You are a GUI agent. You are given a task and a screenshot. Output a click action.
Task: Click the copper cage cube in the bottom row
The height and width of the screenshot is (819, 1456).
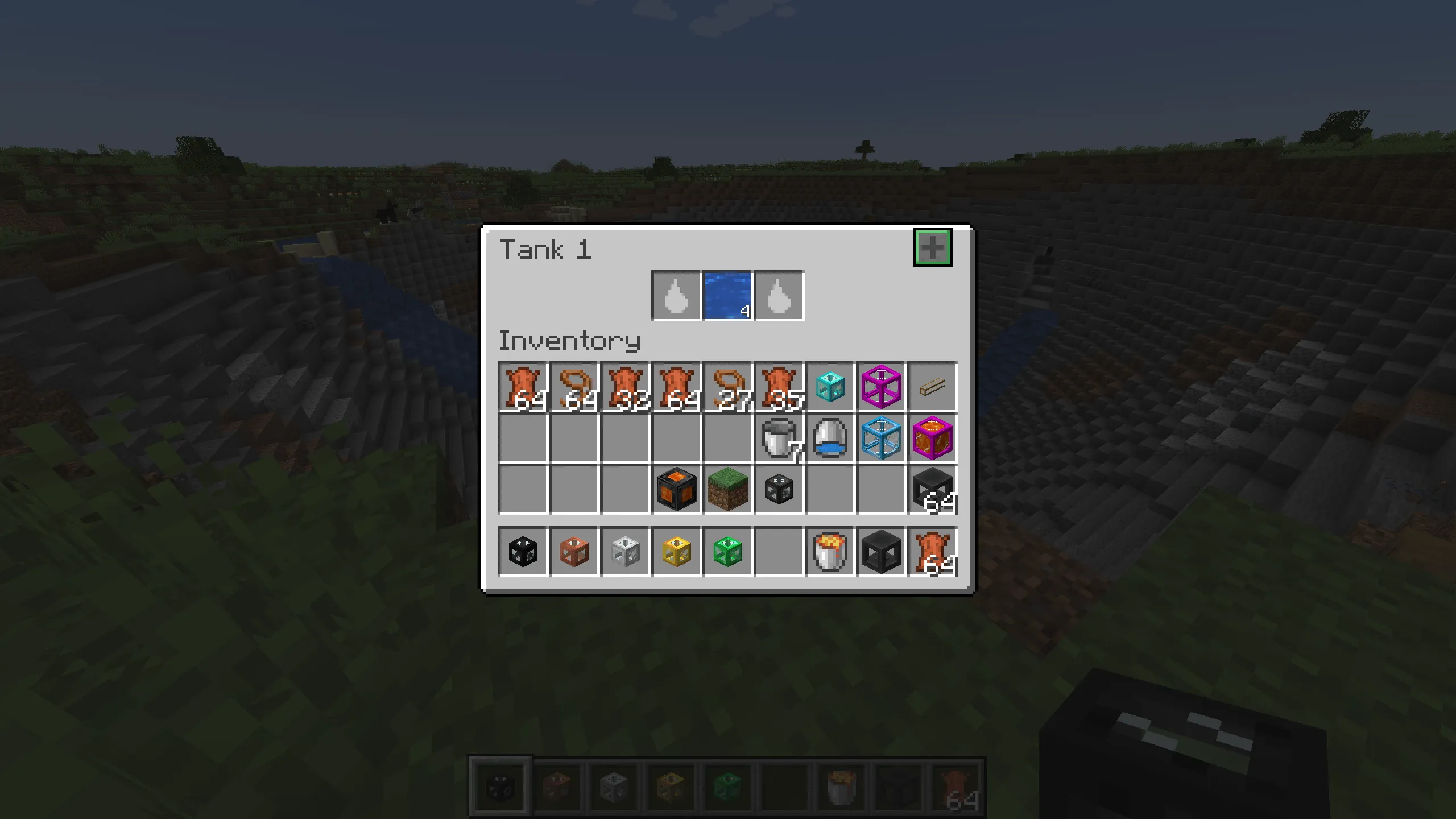coord(574,552)
